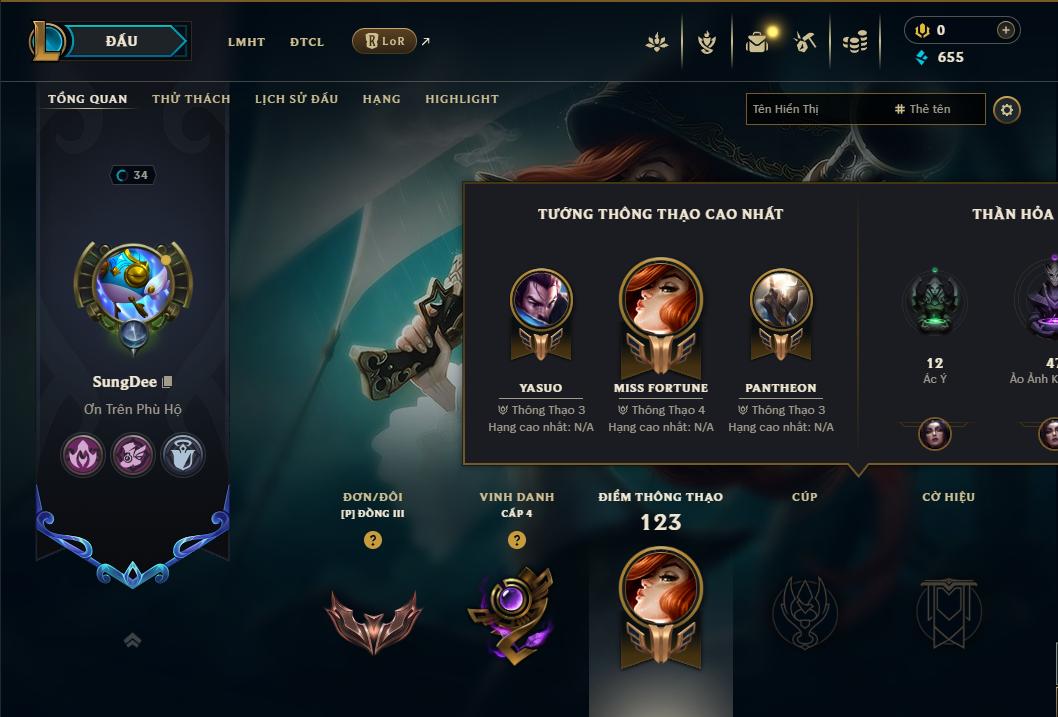Open the loot backpack icon
The width and height of the screenshot is (1058, 717).
757,42
